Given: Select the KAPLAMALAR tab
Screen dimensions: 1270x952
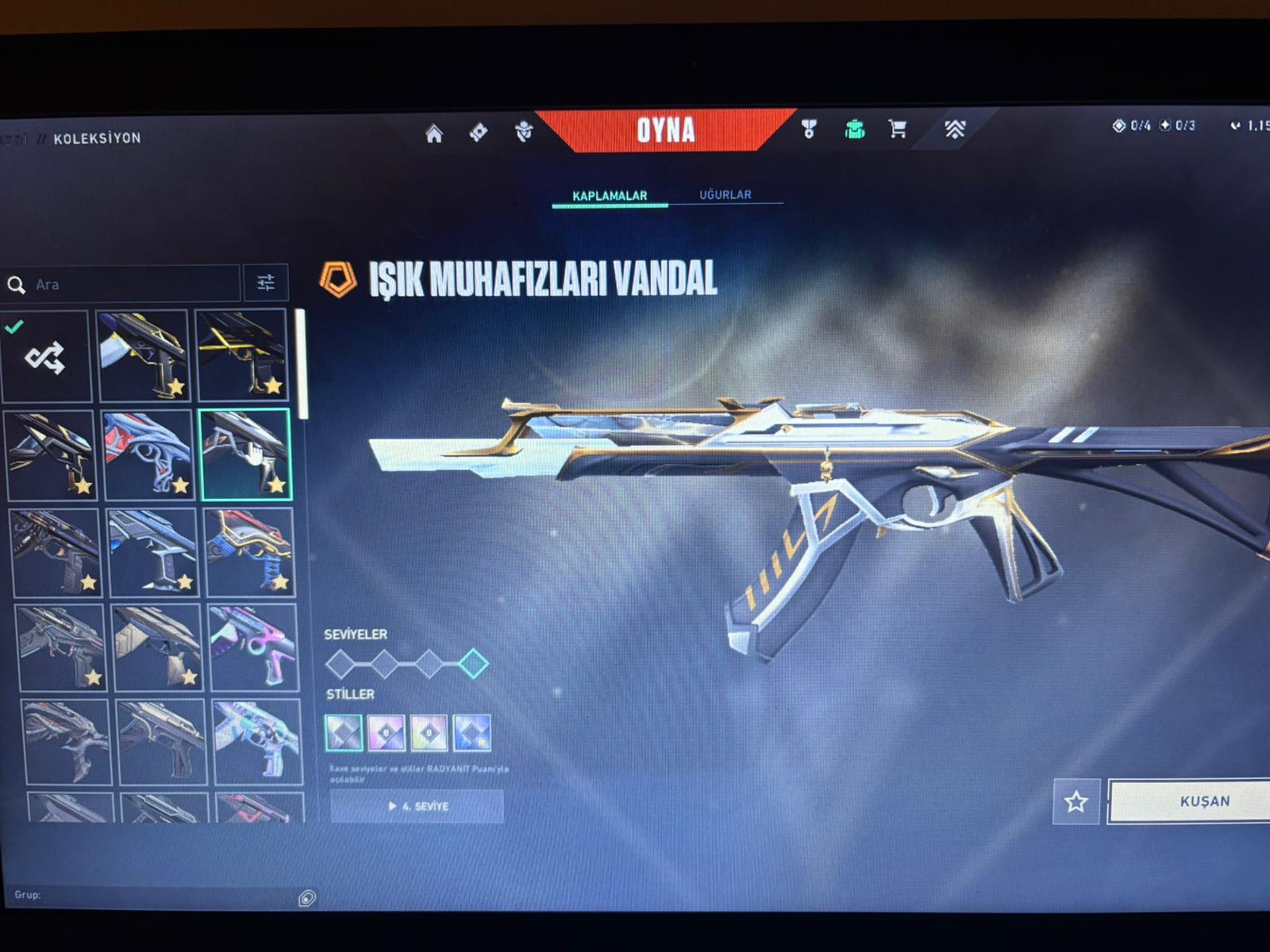Looking at the screenshot, I should pyautogui.click(x=610, y=195).
